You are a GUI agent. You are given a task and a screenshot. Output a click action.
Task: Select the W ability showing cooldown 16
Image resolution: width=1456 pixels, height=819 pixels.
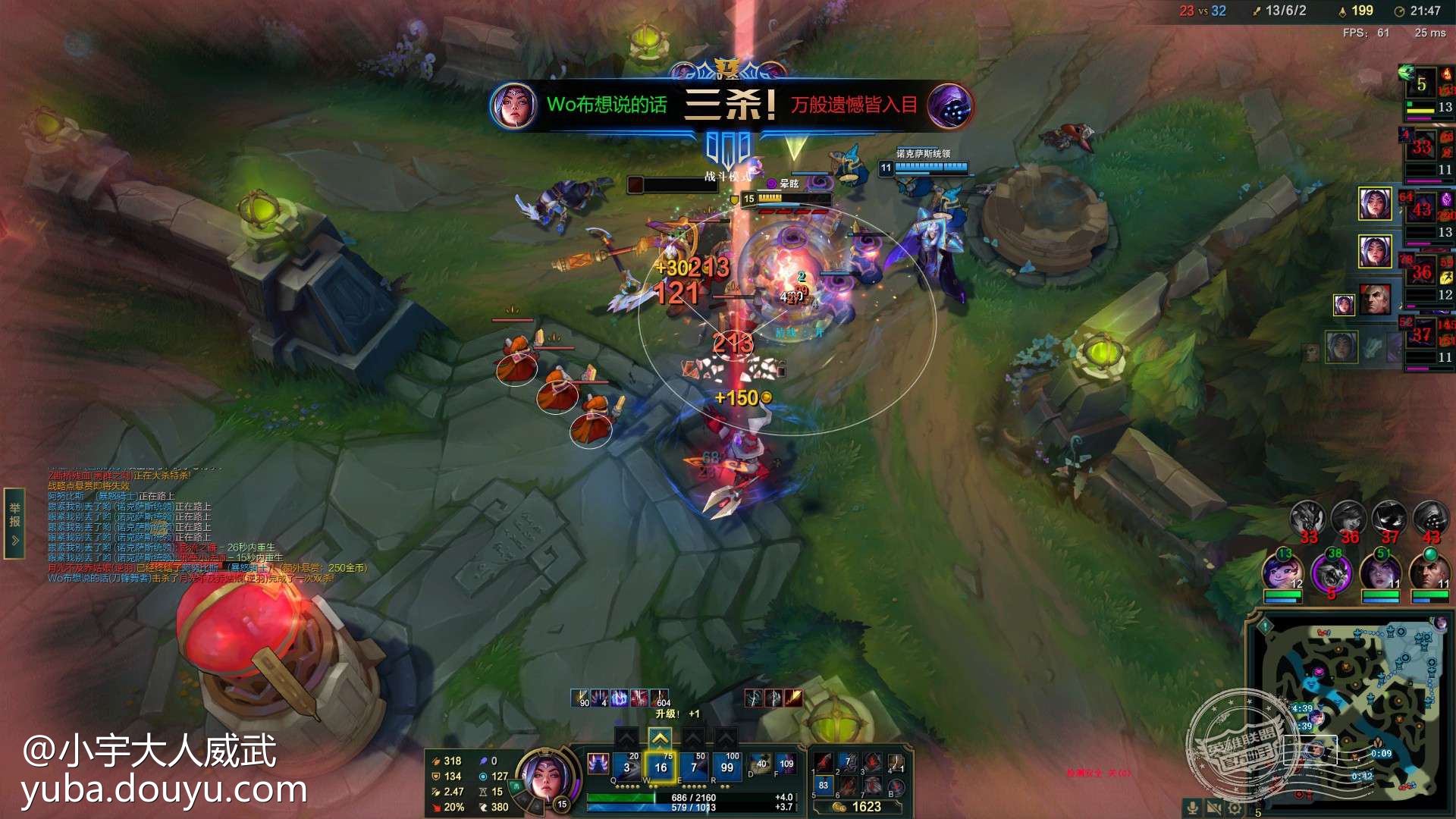point(660,767)
